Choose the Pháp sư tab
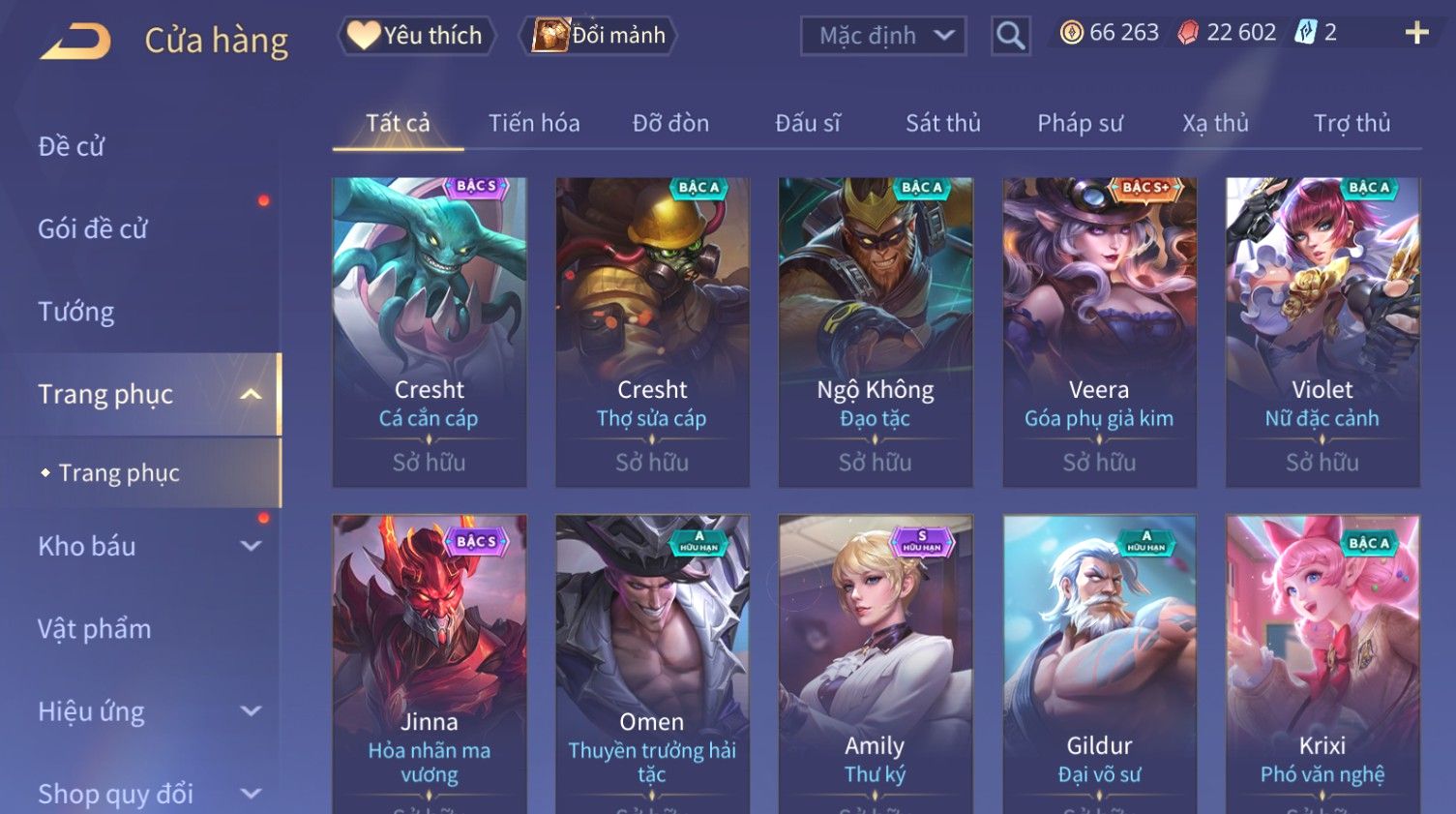This screenshot has height=814, width=1456. [1080, 123]
